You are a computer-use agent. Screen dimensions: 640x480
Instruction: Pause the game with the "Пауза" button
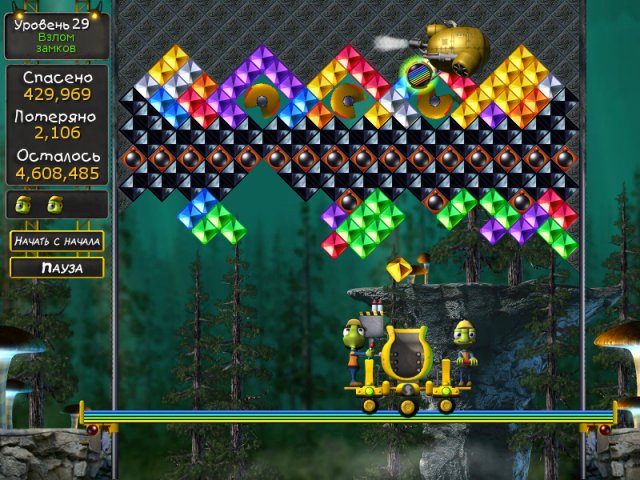point(57,268)
